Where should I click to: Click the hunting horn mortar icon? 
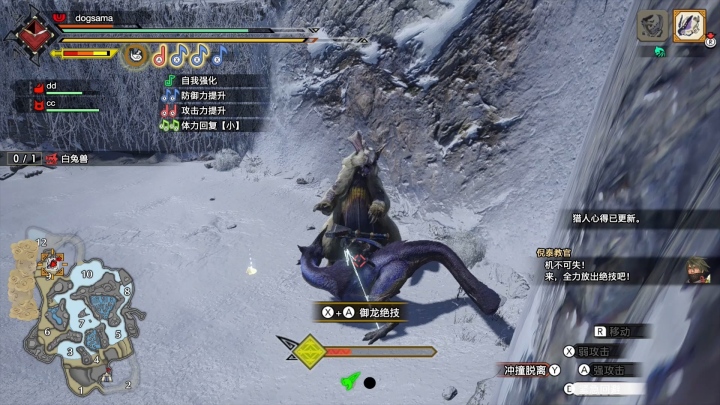tap(136, 52)
